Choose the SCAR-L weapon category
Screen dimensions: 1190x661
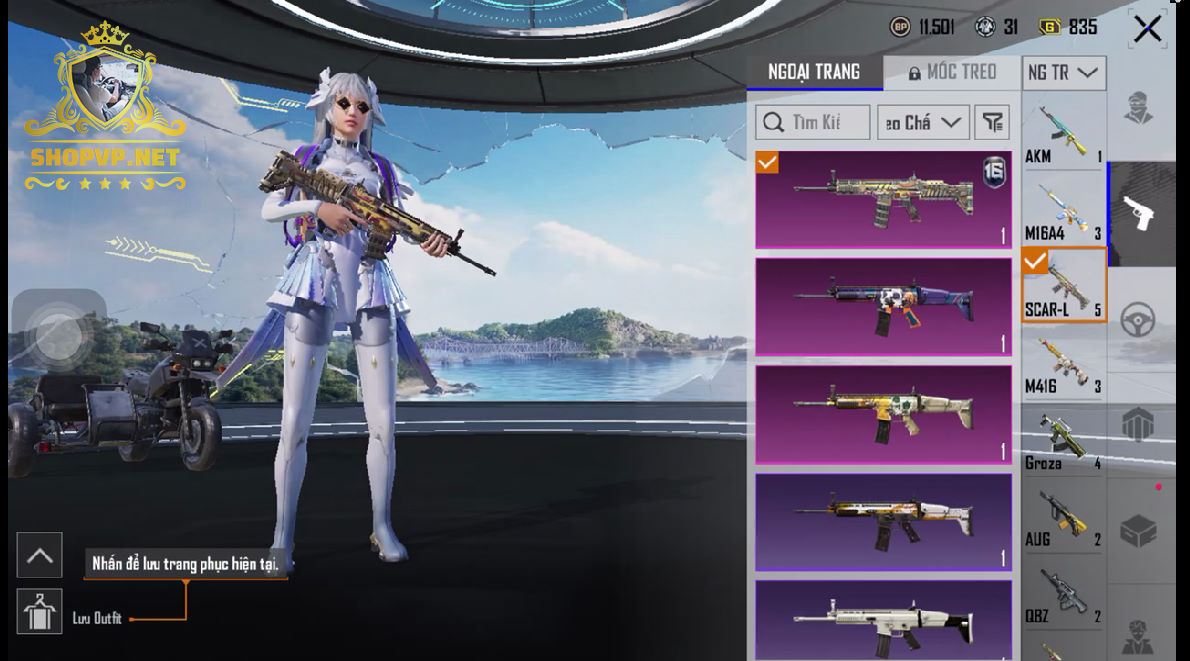1063,286
